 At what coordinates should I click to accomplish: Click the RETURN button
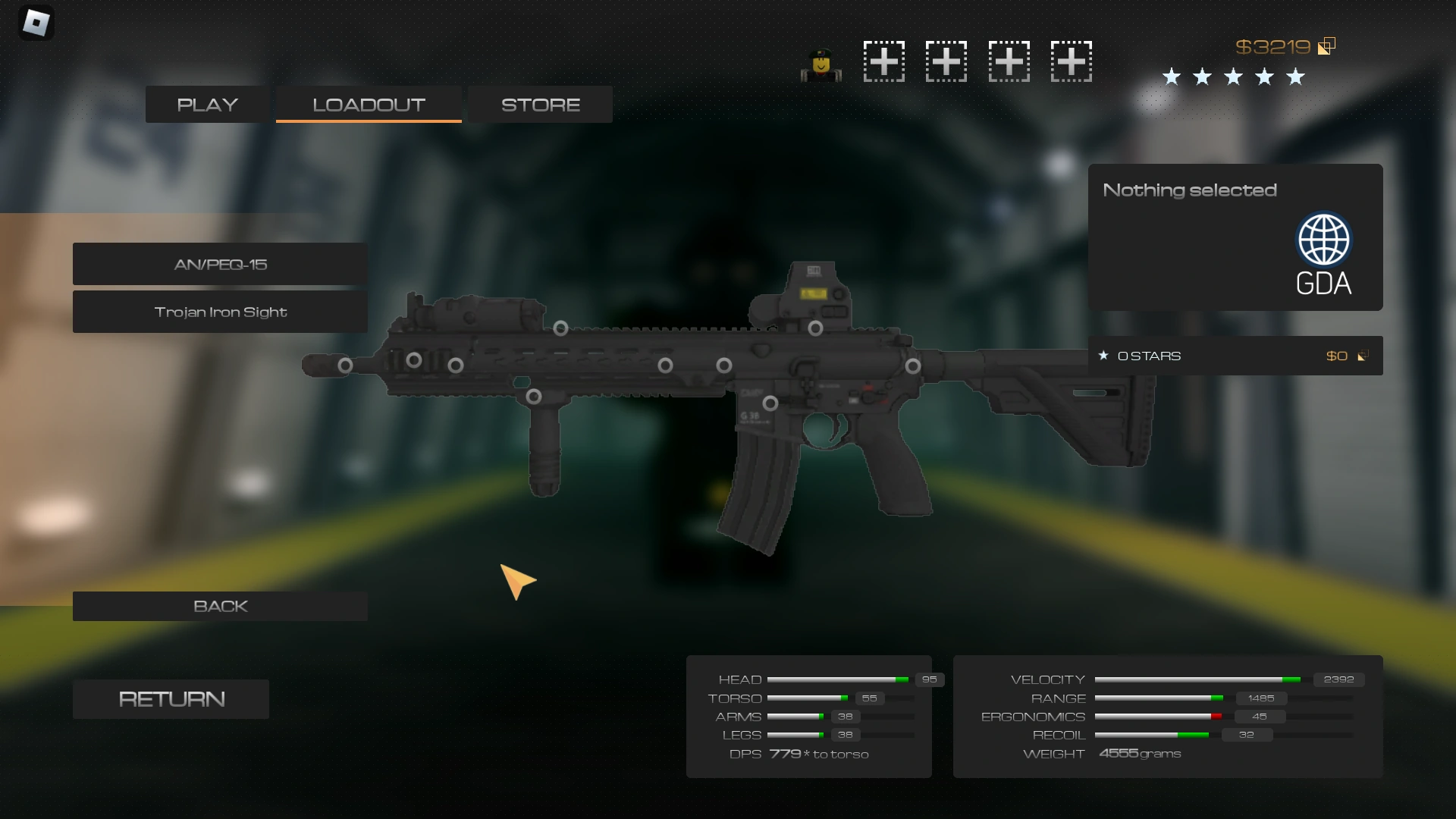coord(171,698)
